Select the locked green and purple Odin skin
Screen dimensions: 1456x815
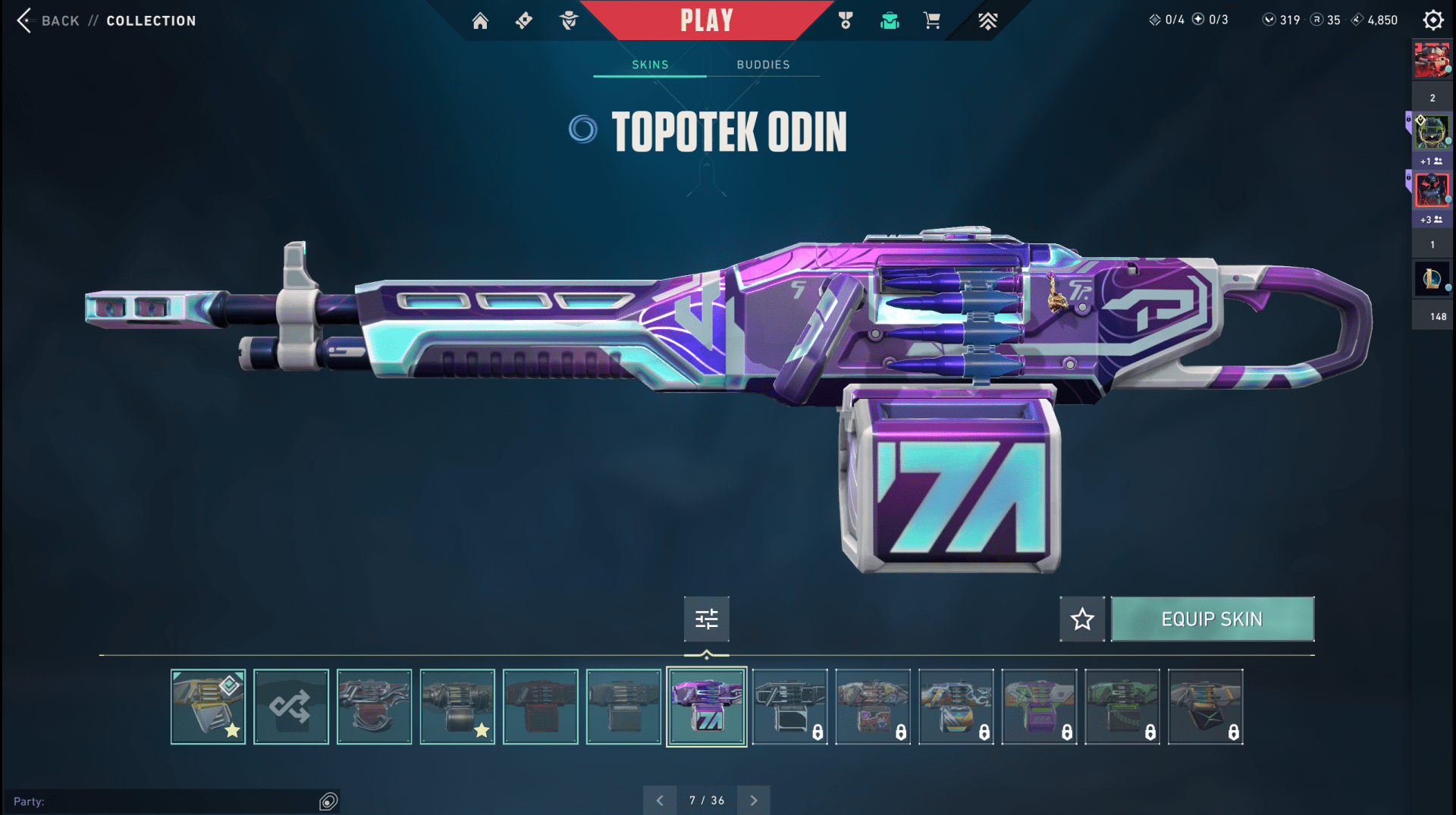[1039, 707]
